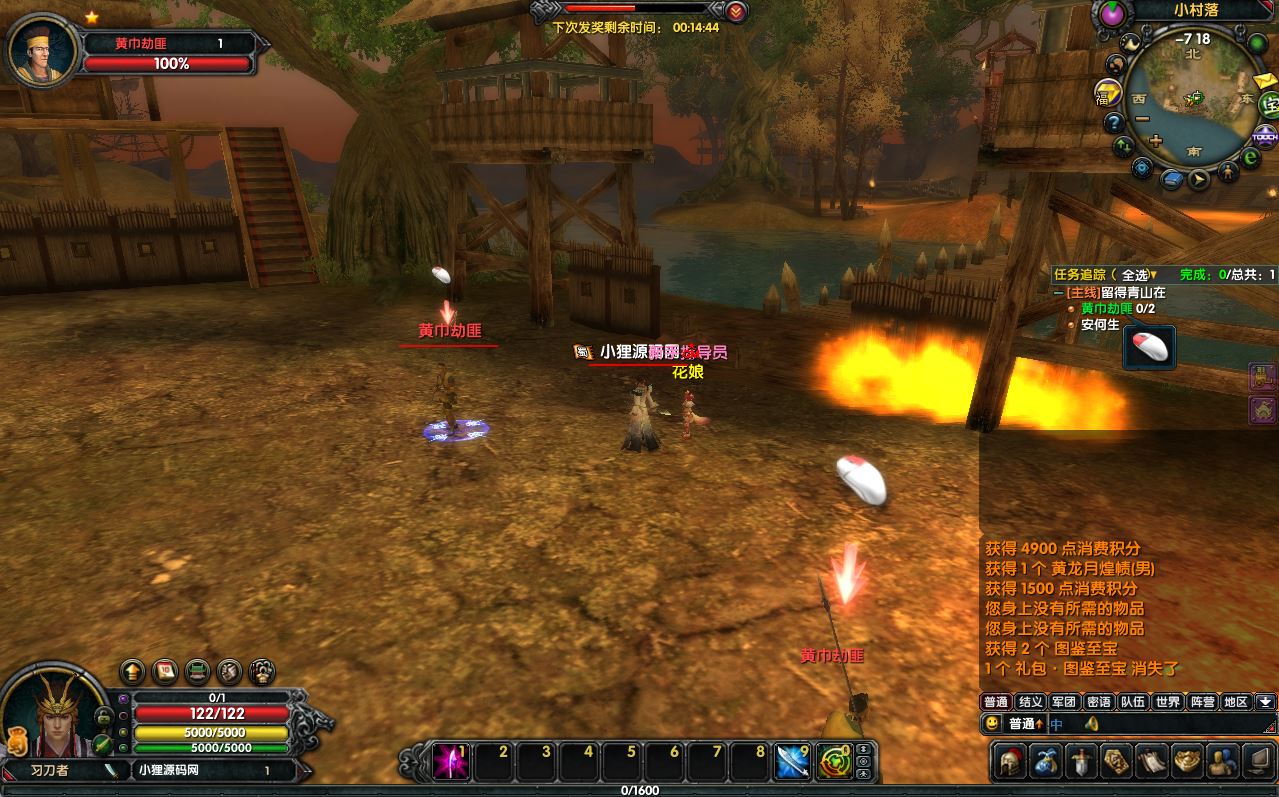Activate the purple skill in hotbar slot 1
The width and height of the screenshot is (1279, 797).
tap(451, 762)
